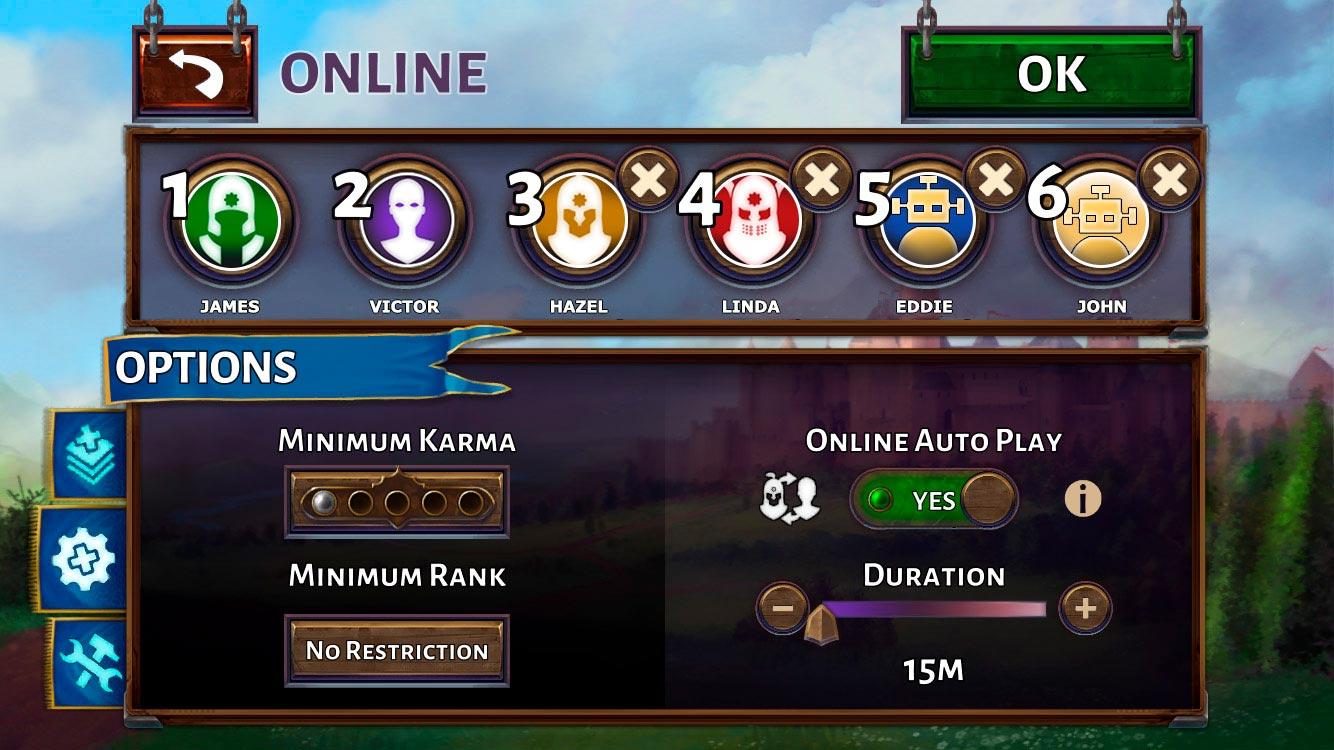Screen dimensions: 1334x750
Task: Change the Minimum Rank No Restriction setting
Action: pos(397,651)
